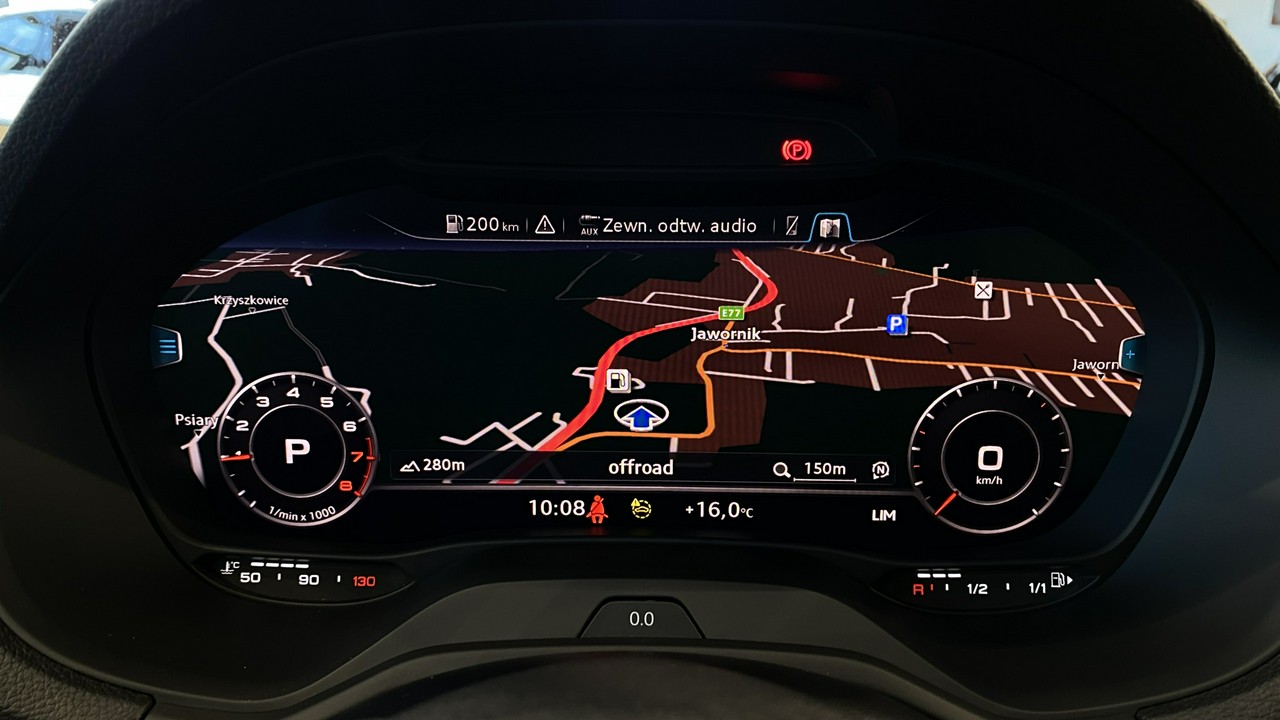The width and height of the screenshot is (1280, 720).
Task: Select the blue vehicle position arrow
Action: [641, 417]
